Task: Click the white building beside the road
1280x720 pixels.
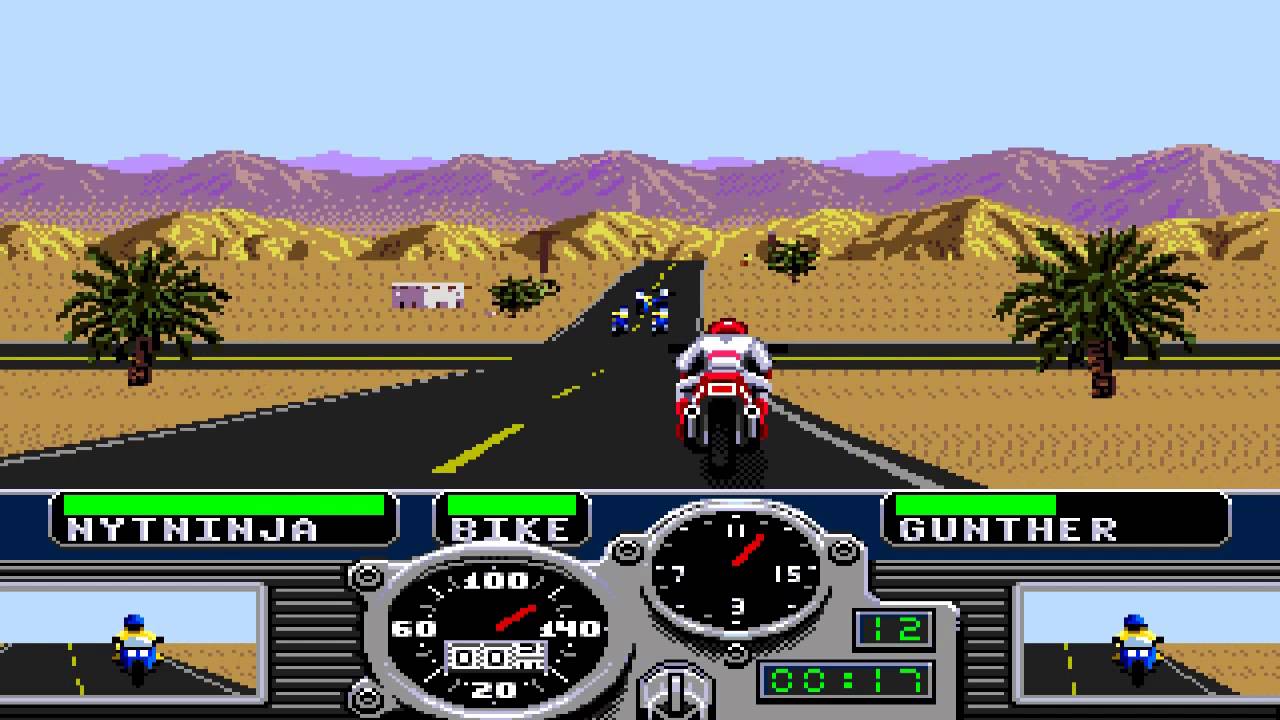Action: tap(430, 294)
